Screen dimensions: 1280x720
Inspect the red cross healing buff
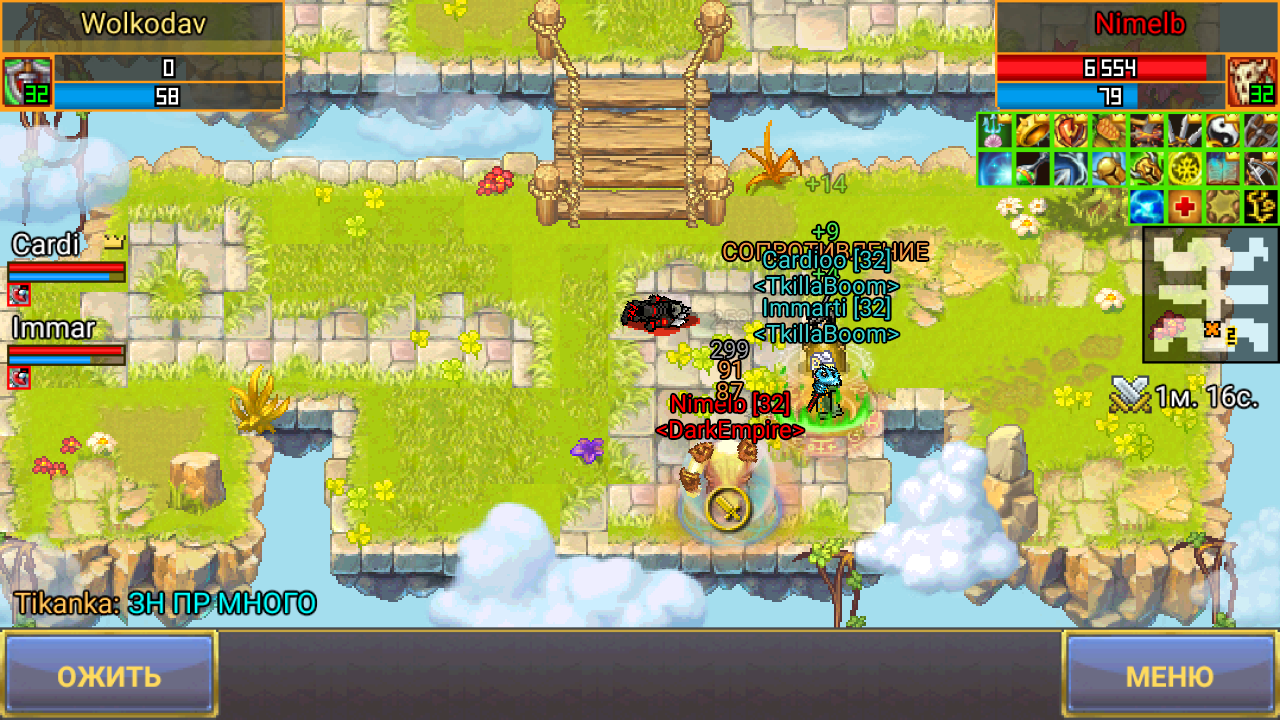1184,207
